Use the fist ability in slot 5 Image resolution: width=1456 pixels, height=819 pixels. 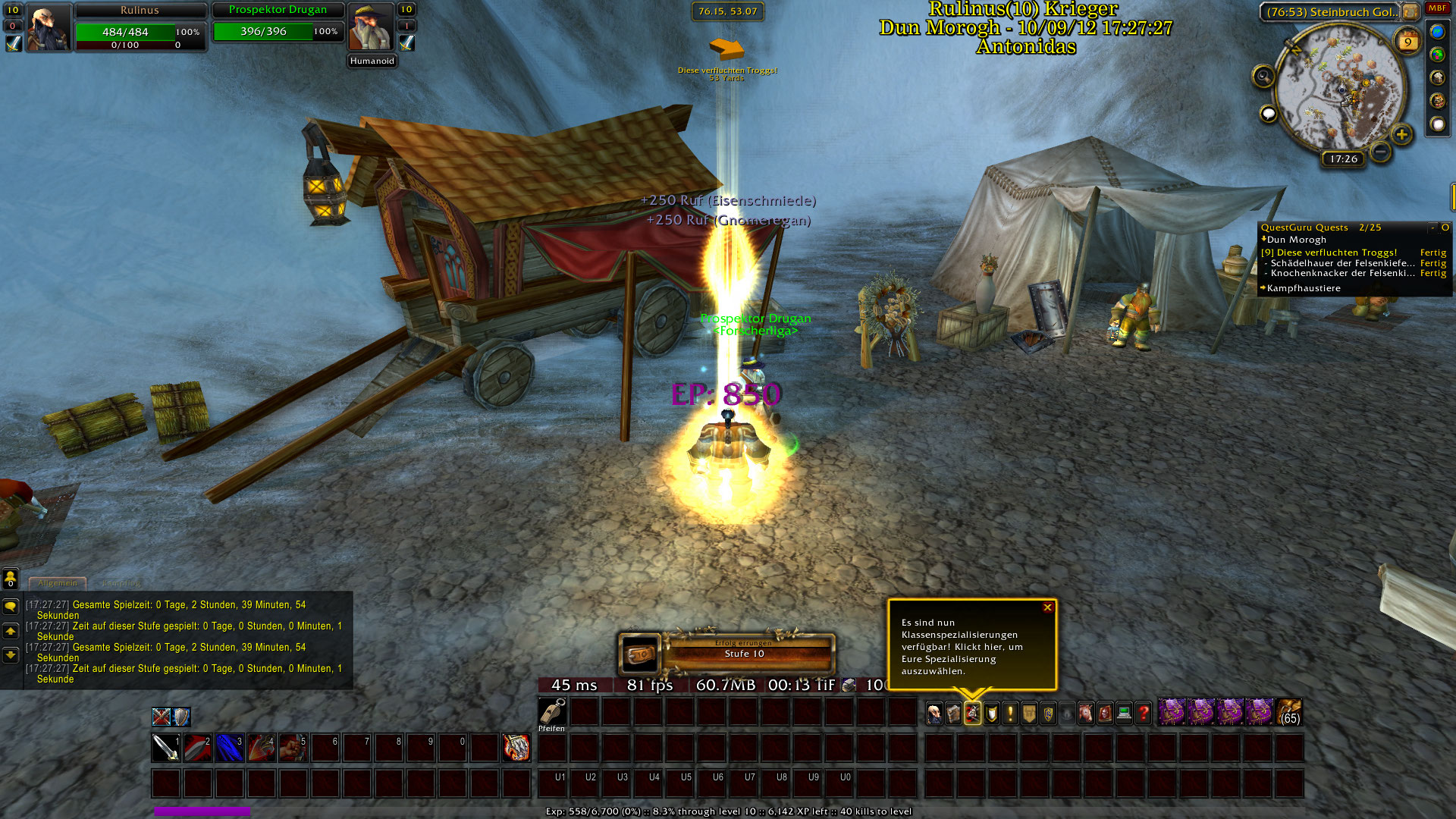click(x=293, y=748)
